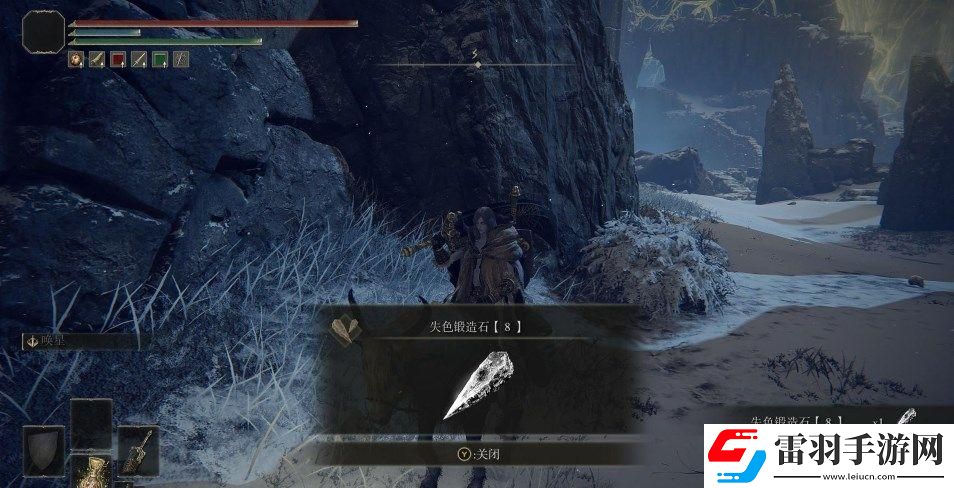Select the right-hand weapon equipment slot

click(x=138, y=449)
